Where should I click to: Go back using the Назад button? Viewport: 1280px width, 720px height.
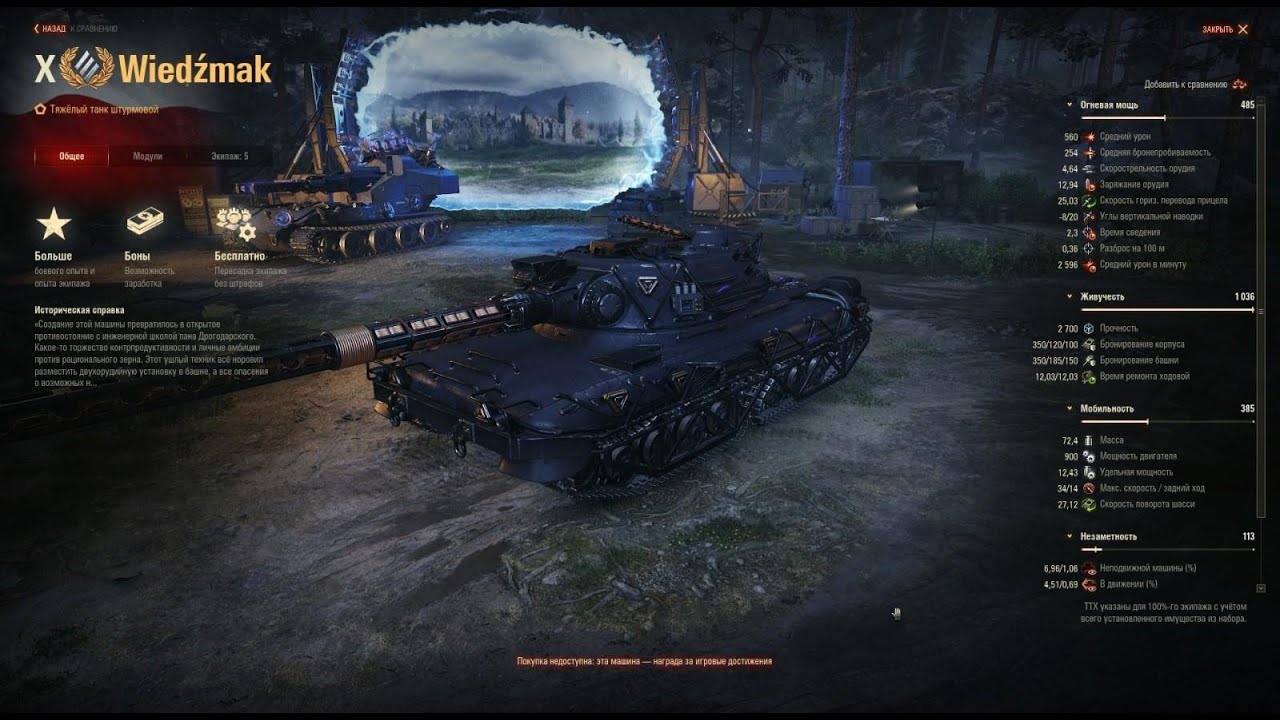[x=50, y=29]
